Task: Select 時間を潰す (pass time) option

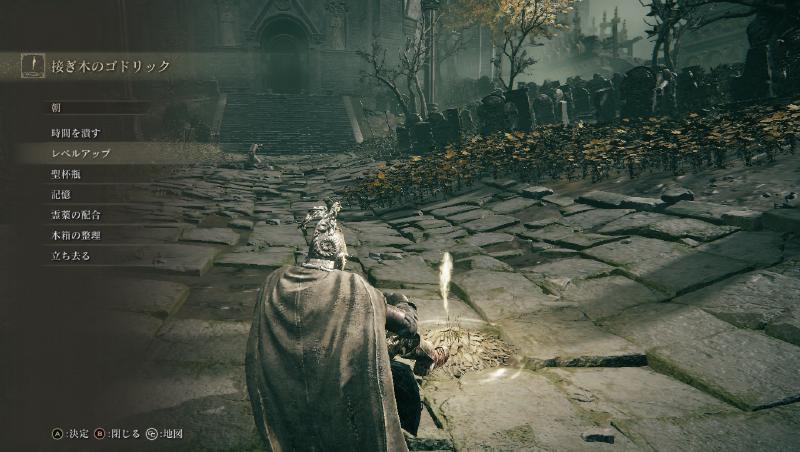Action: pyautogui.click(x=76, y=132)
